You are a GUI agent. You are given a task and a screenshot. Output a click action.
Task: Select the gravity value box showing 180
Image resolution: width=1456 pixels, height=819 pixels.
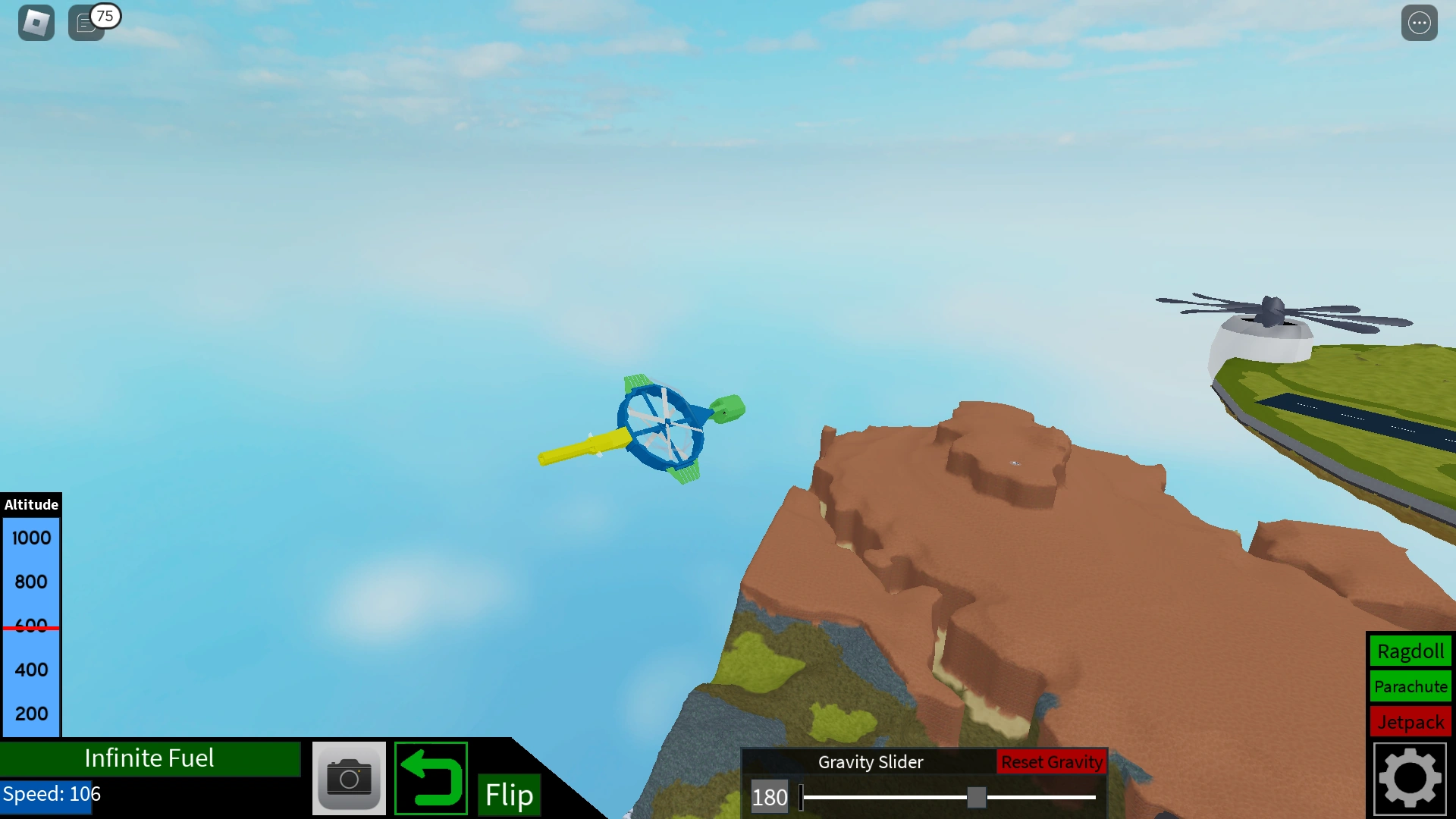(x=770, y=797)
